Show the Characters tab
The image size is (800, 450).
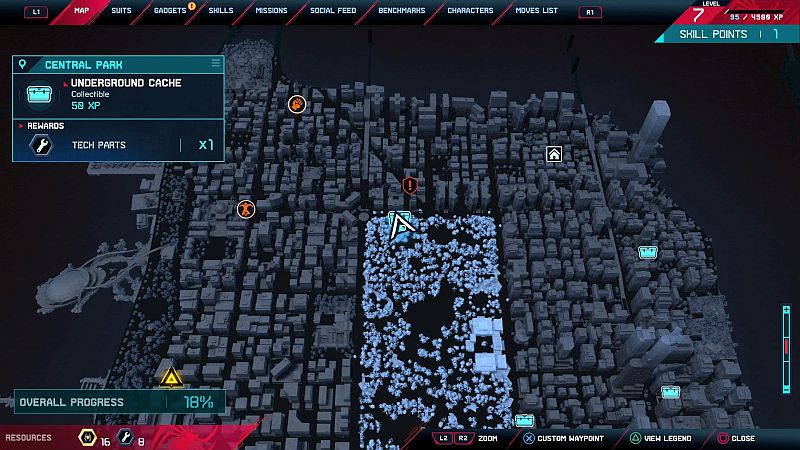470,11
